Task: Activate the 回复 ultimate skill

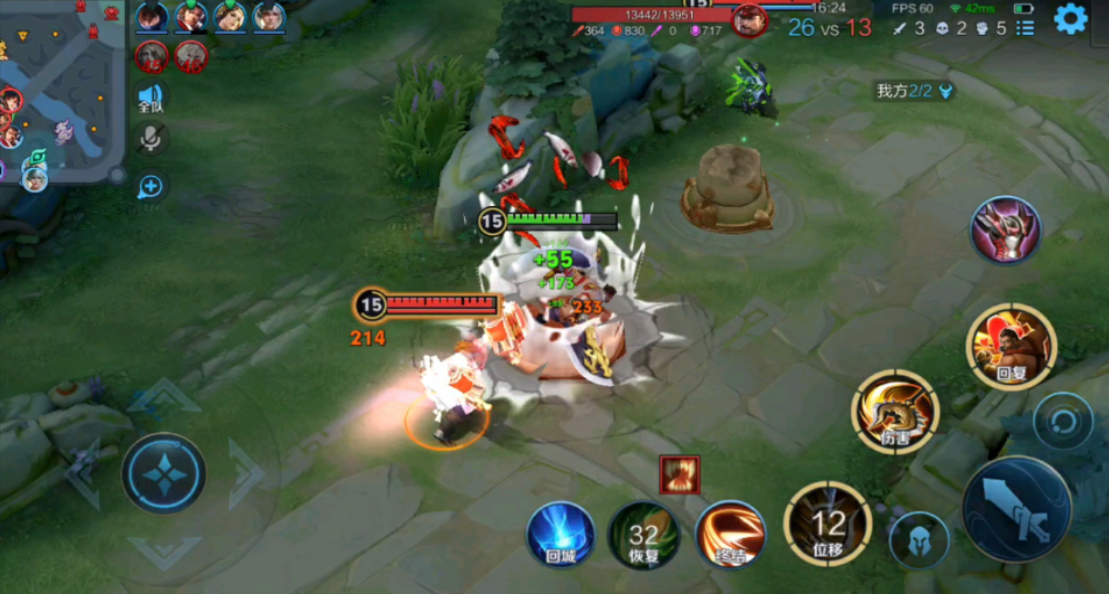Action: (x=1011, y=346)
